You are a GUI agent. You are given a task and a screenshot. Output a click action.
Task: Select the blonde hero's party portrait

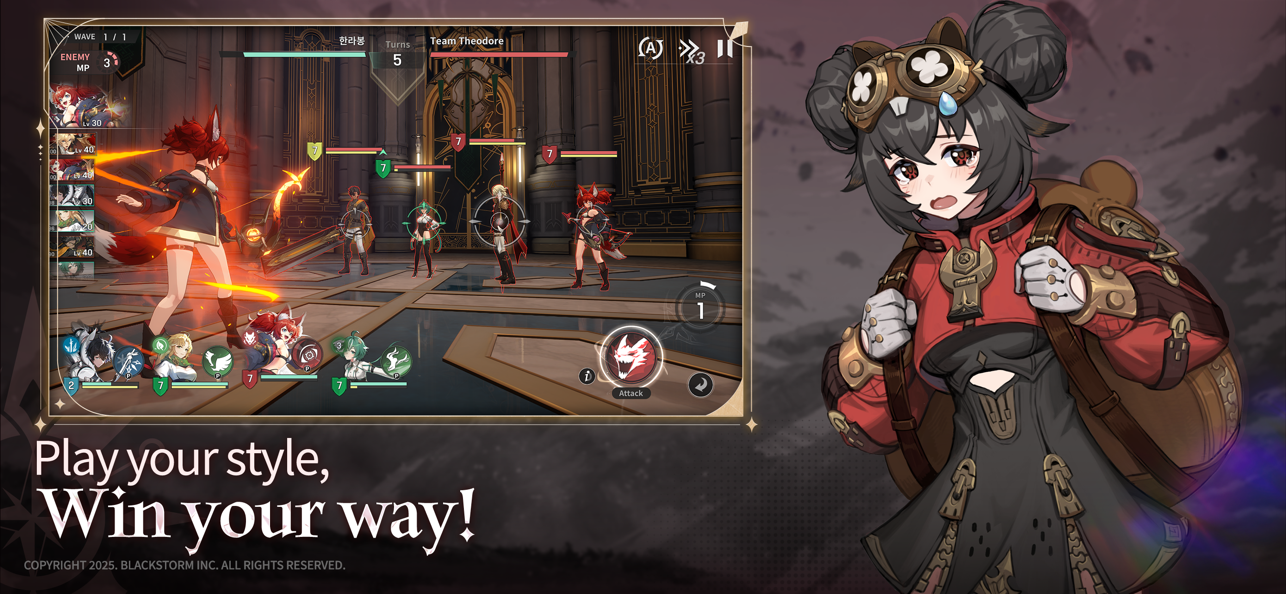click(178, 358)
